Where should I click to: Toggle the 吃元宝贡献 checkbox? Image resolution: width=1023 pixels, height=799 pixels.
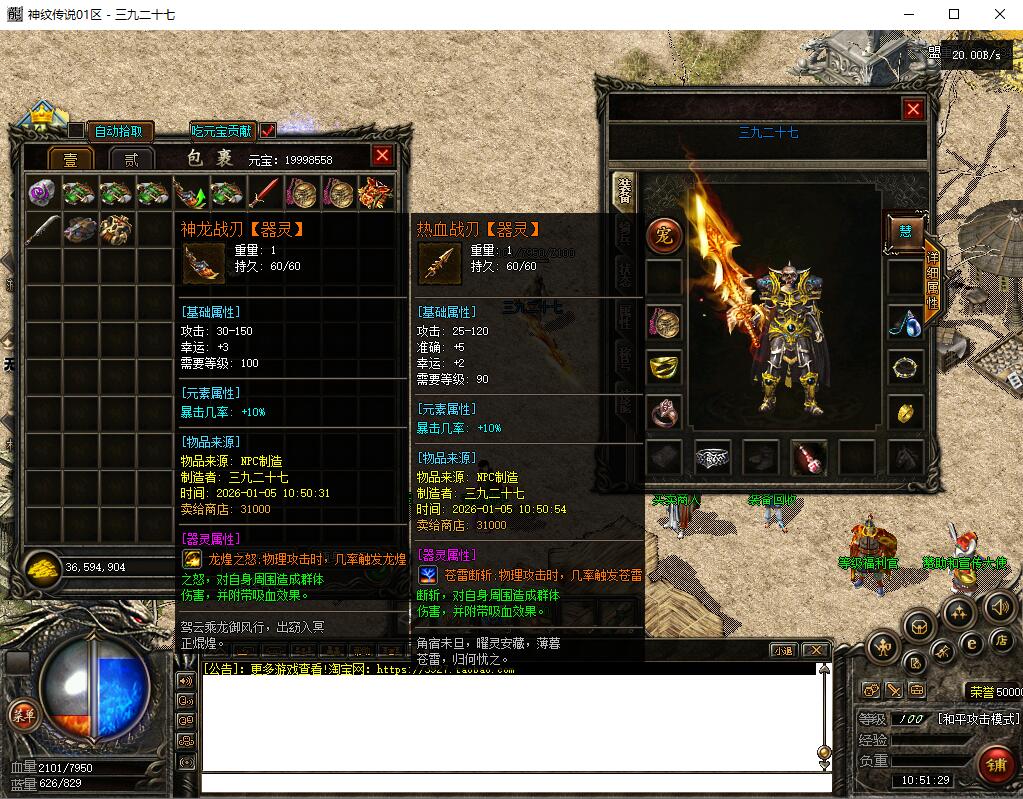coord(268,131)
